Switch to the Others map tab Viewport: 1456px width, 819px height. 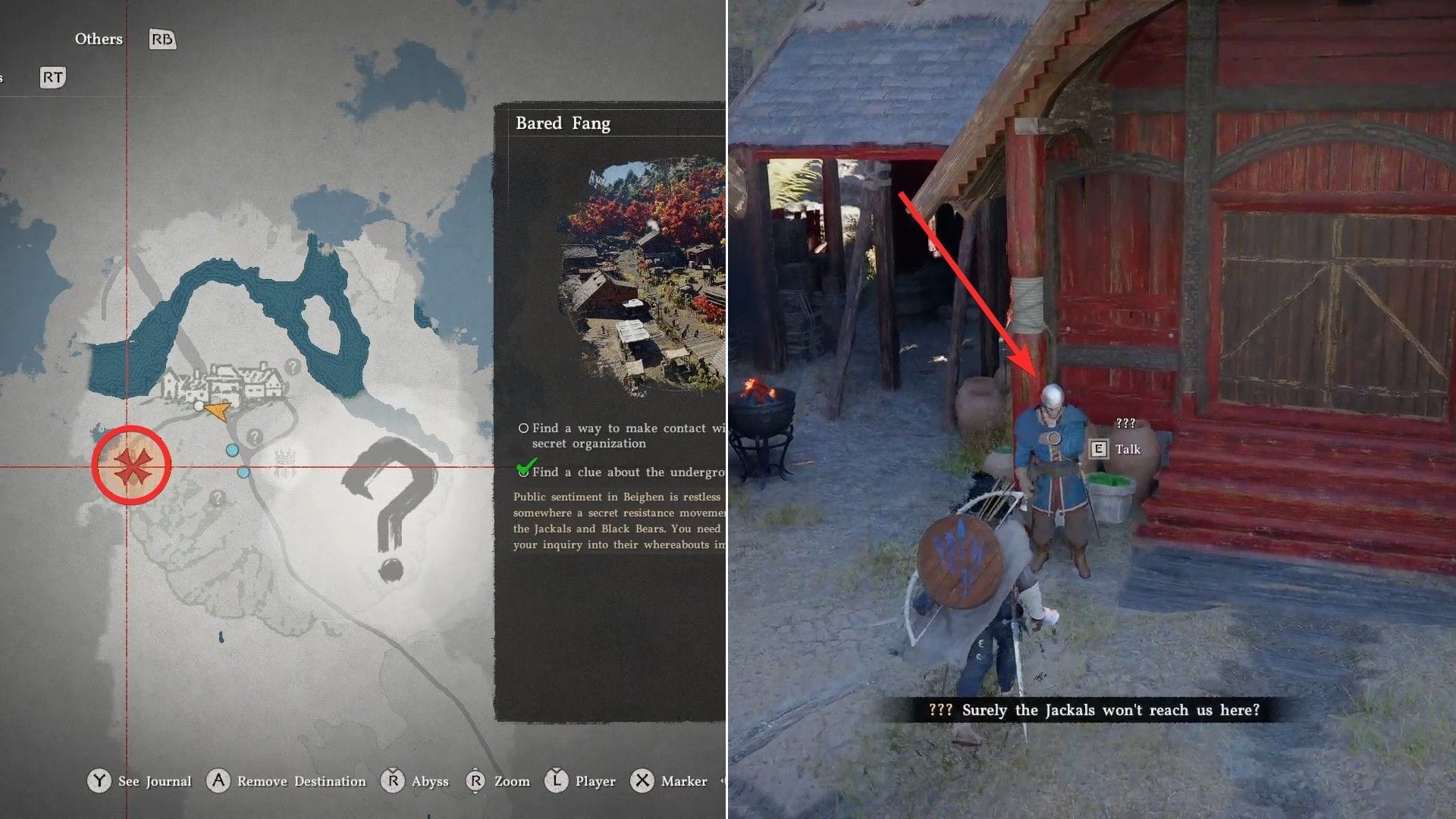[99, 39]
